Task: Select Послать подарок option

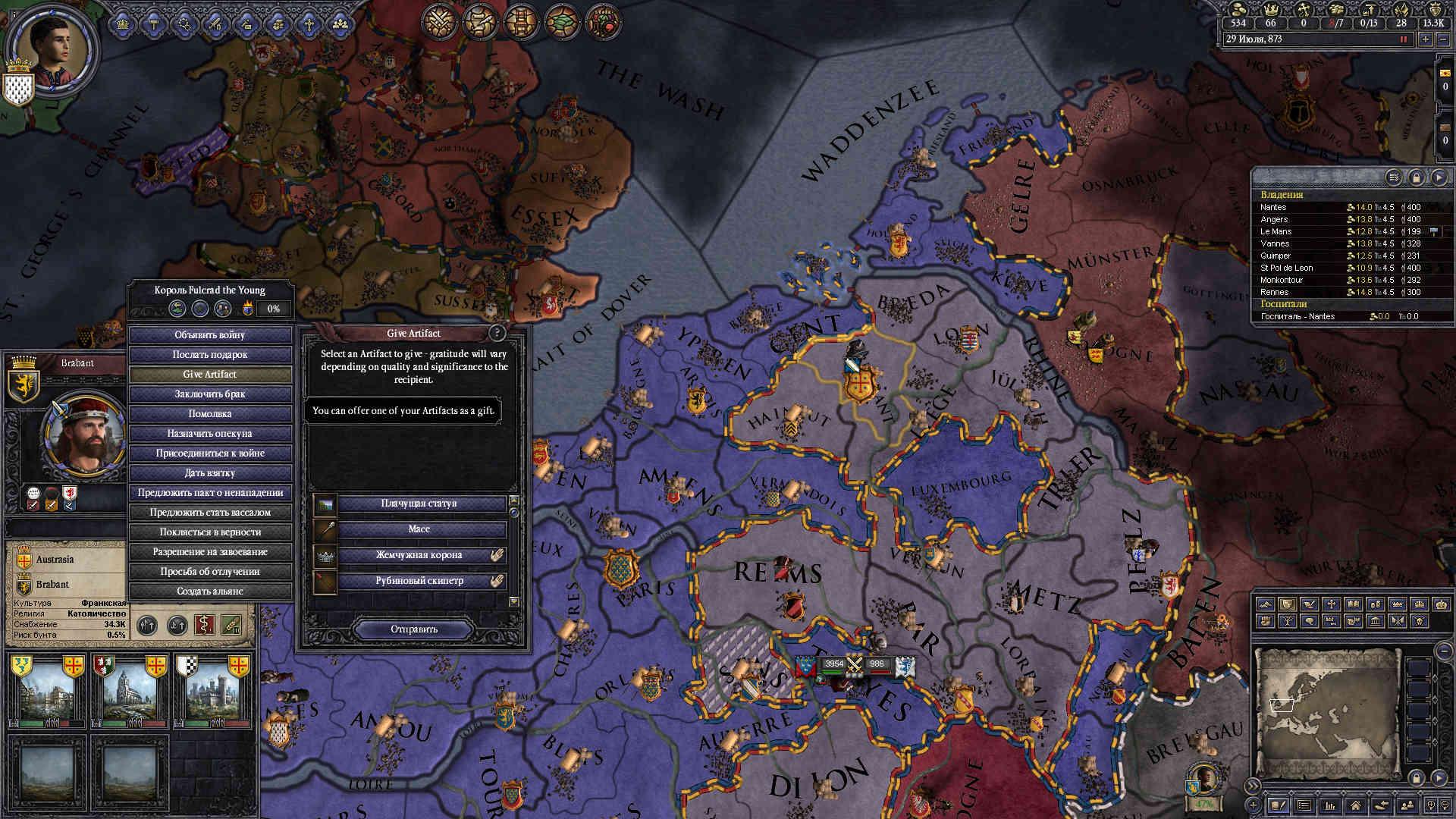Action: [x=210, y=355]
